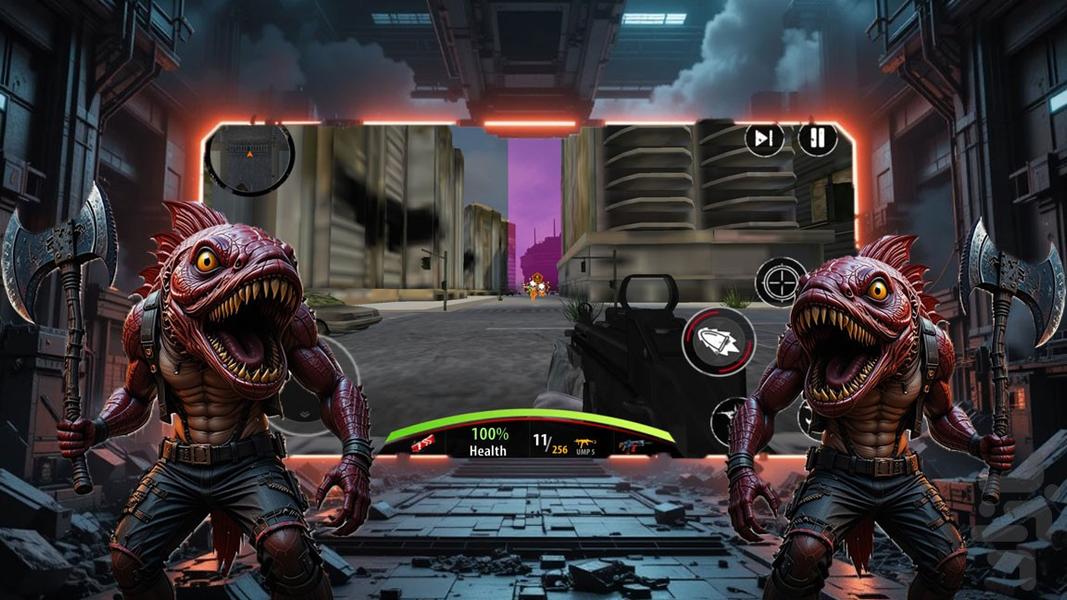Activate the crosshair aim button
This screenshot has height=600, width=1067.
(x=780, y=281)
